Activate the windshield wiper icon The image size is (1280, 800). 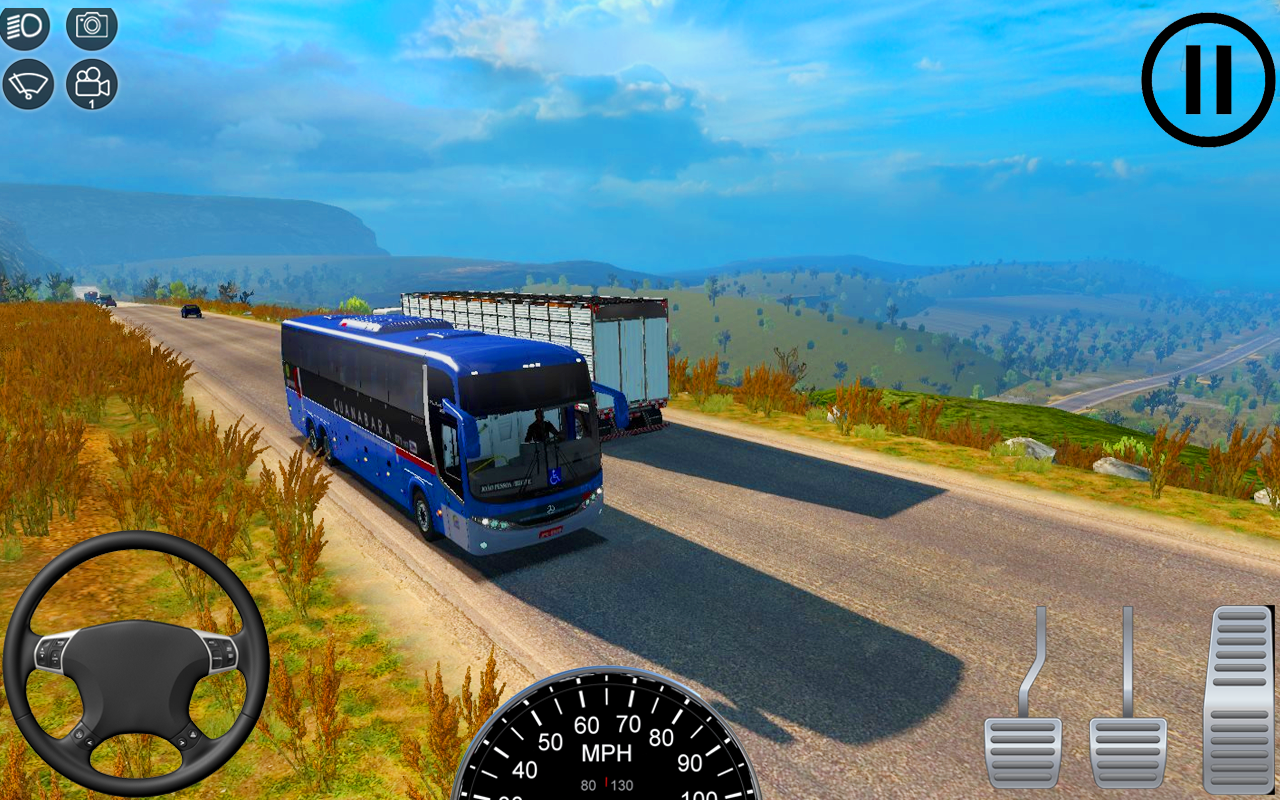[x=28, y=84]
